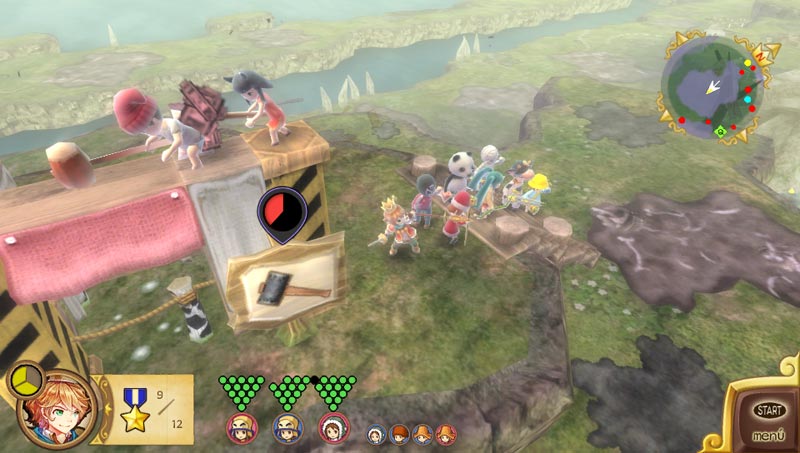
Task: Select the orange-haired hero portrait
Action: (56, 411)
